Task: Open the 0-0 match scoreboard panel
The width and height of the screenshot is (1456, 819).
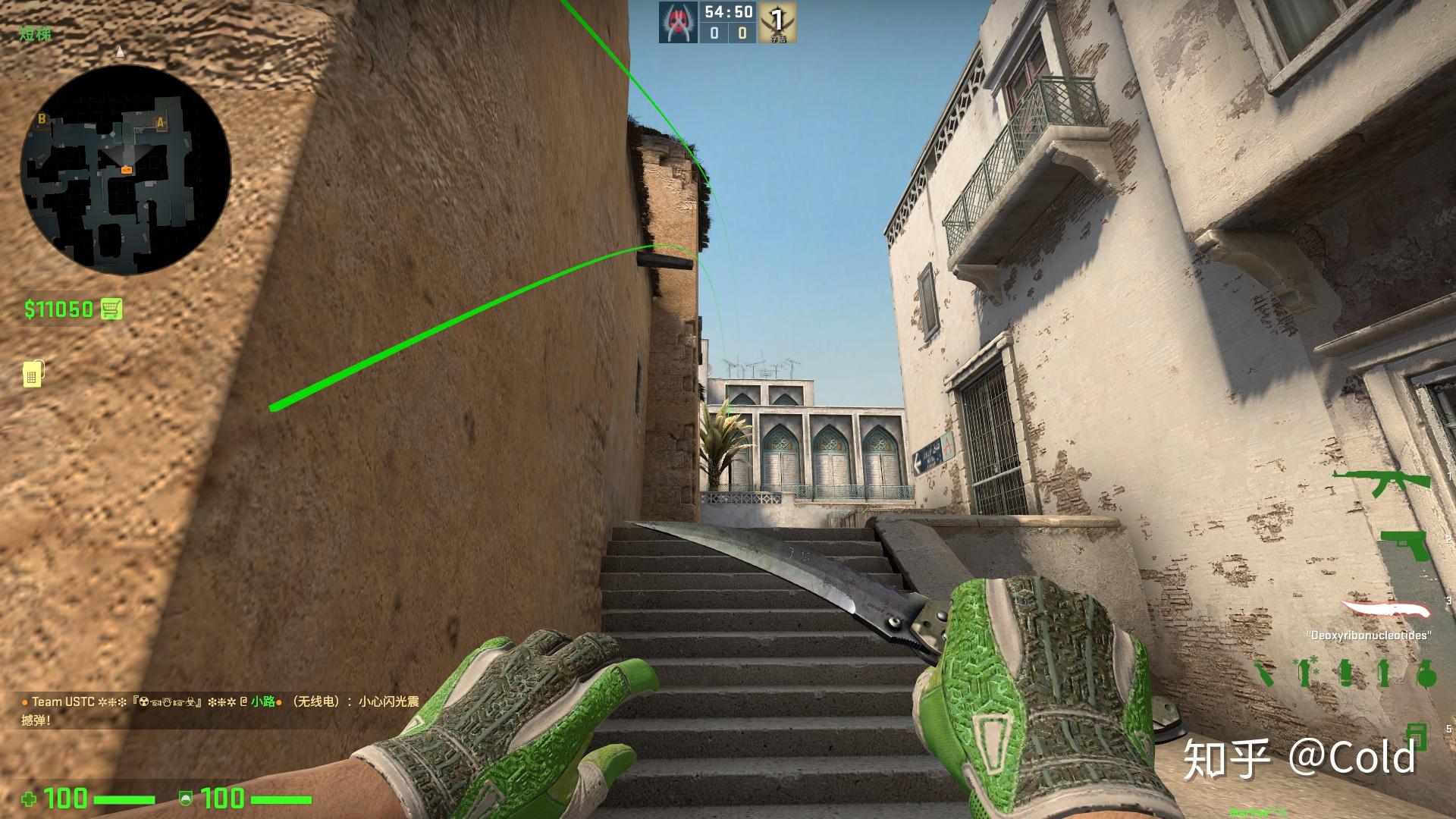Action: pyautogui.click(x=728, y=33)
